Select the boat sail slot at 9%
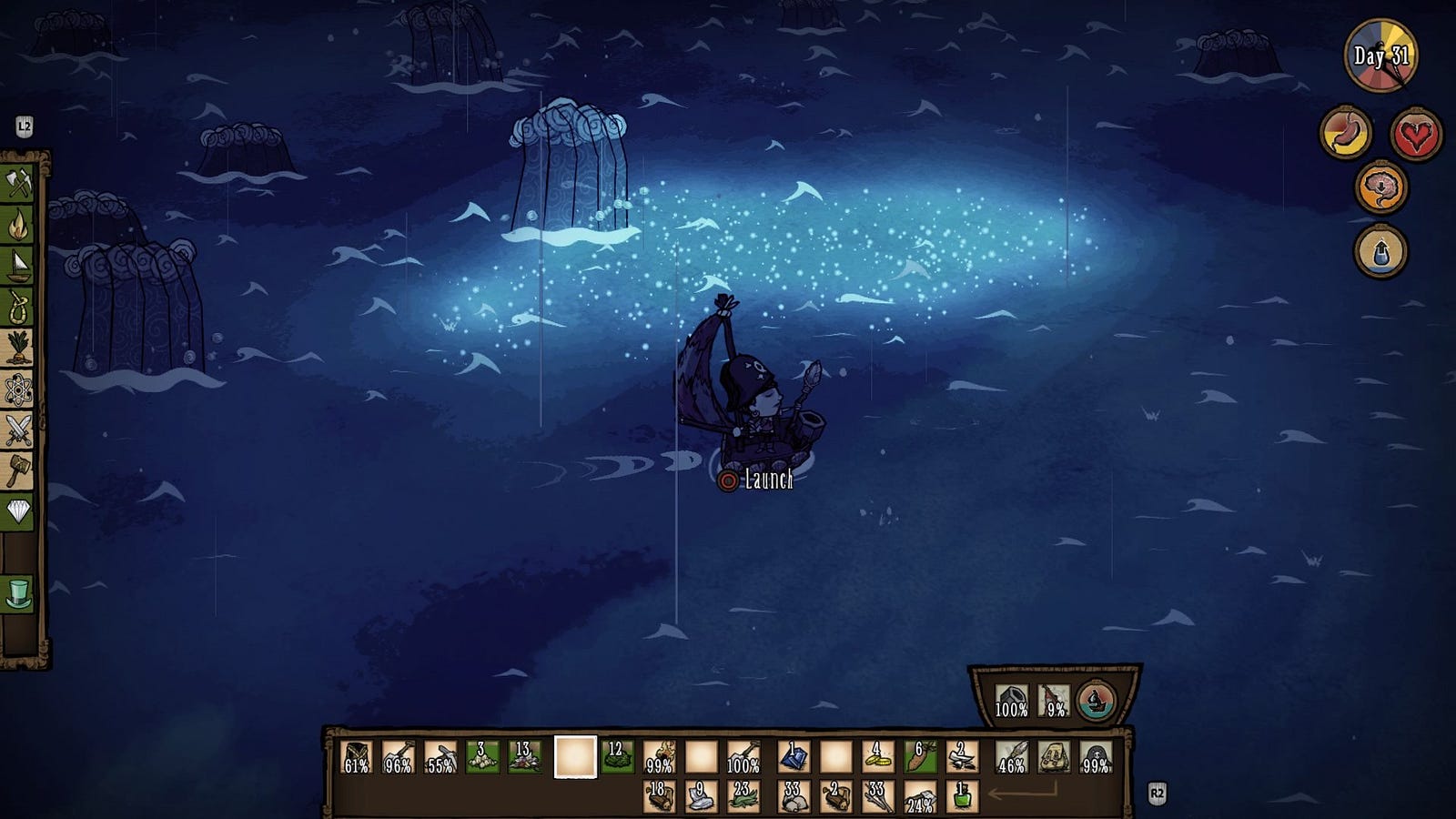 (x=1054, y=701)
